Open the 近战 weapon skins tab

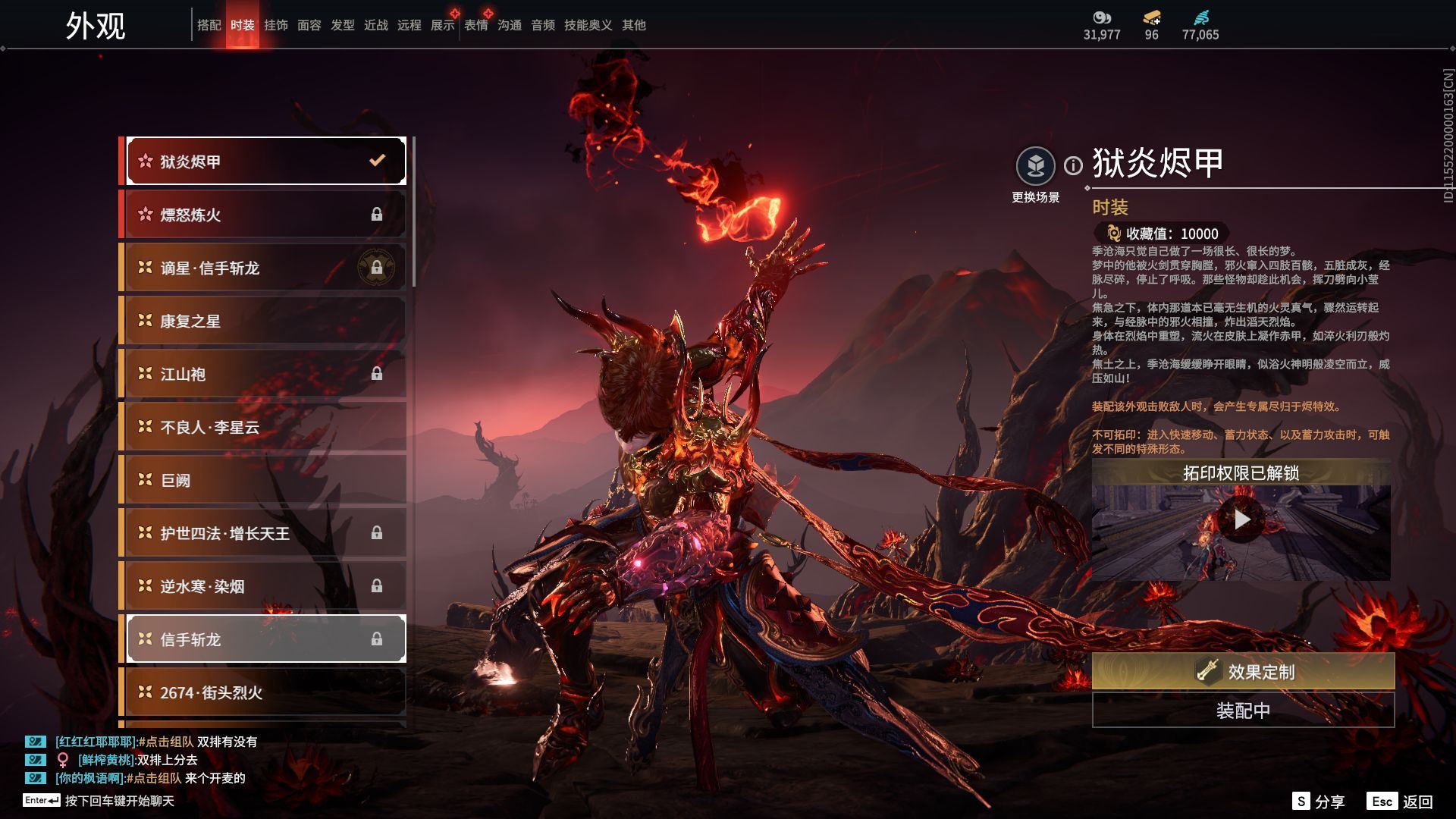375,25
